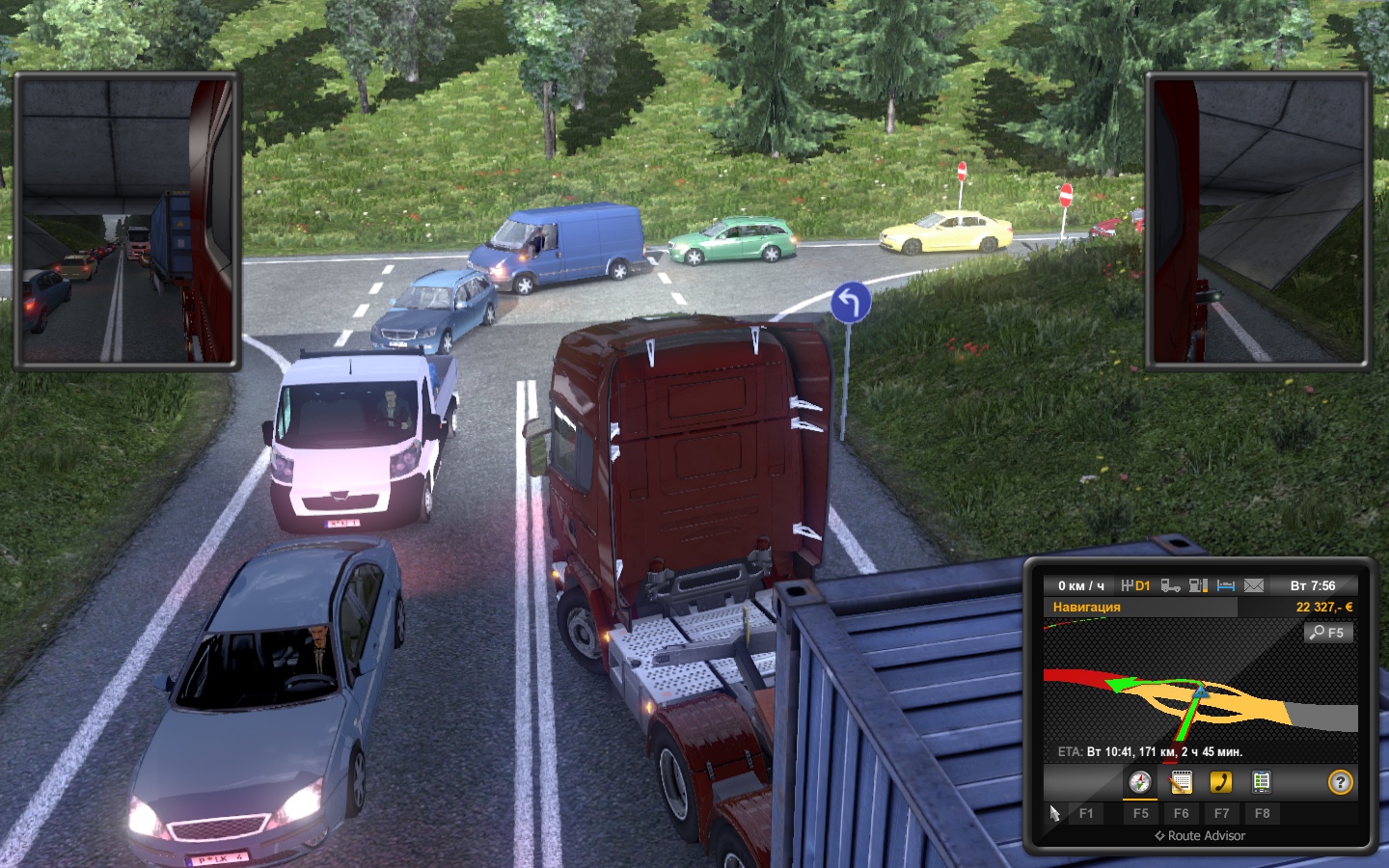Click the fuel pump indicator icon
The image size is (1389, 868).
tap(1198, 585)
